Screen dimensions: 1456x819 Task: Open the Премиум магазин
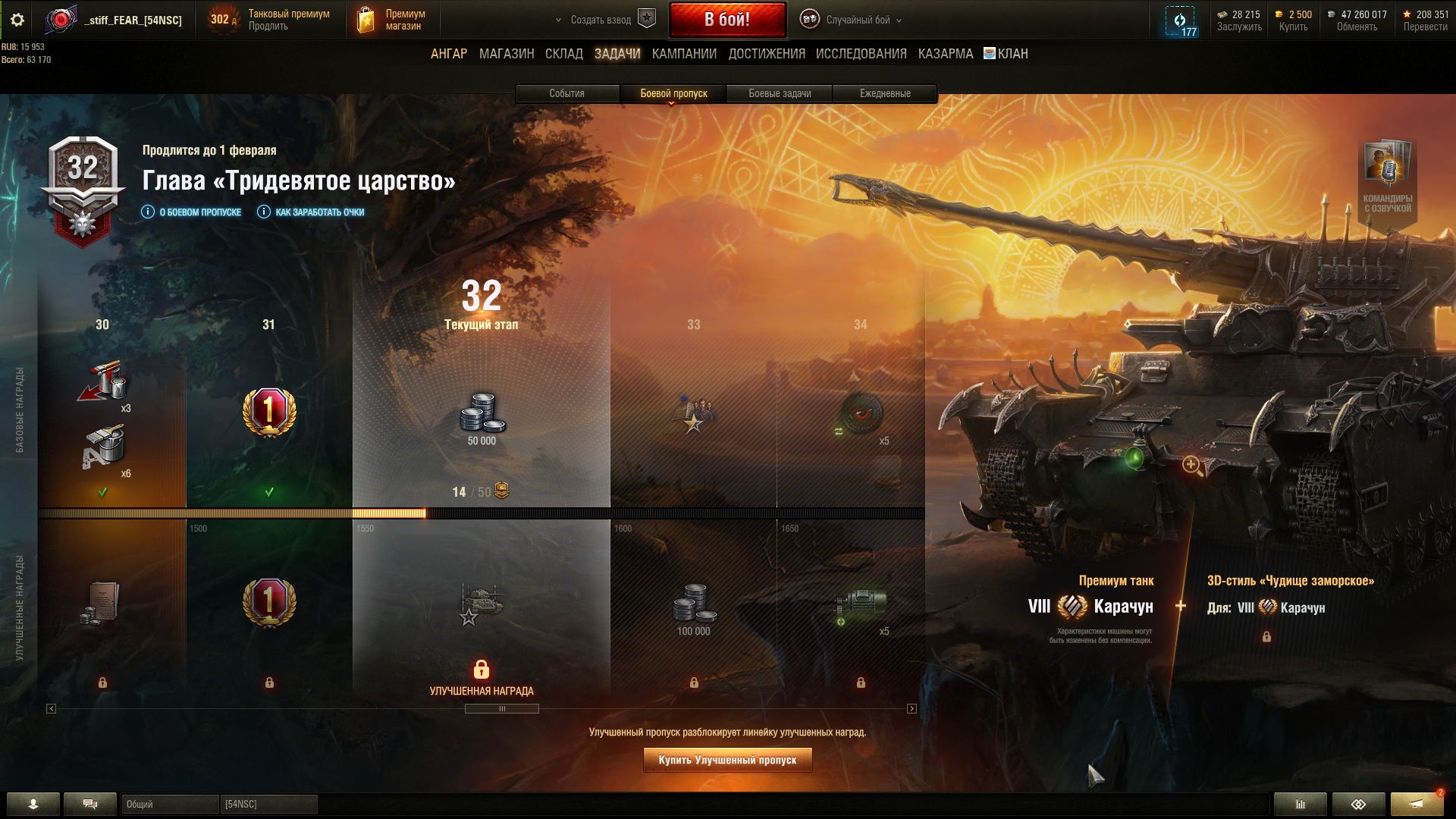393,20
